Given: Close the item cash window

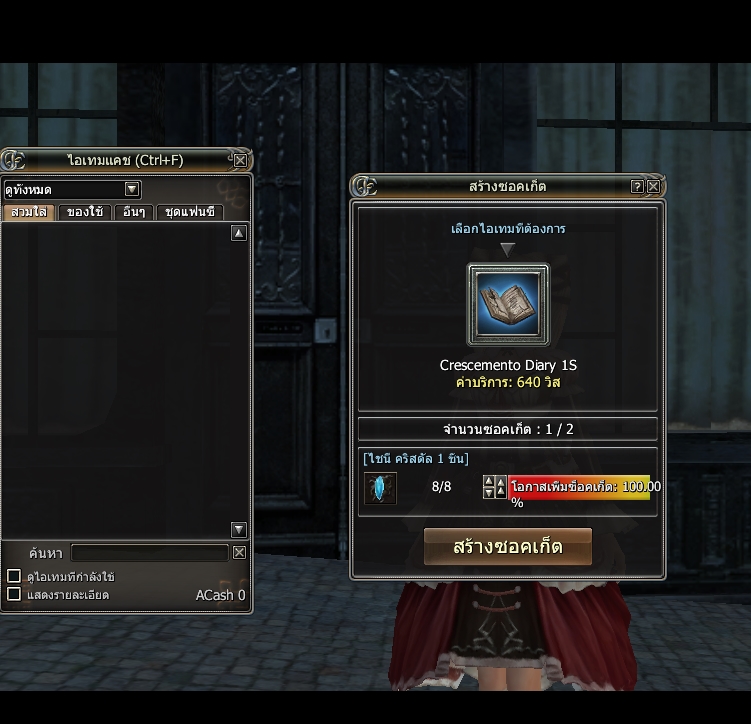Looking at the screenshot, I should point(240,160).
